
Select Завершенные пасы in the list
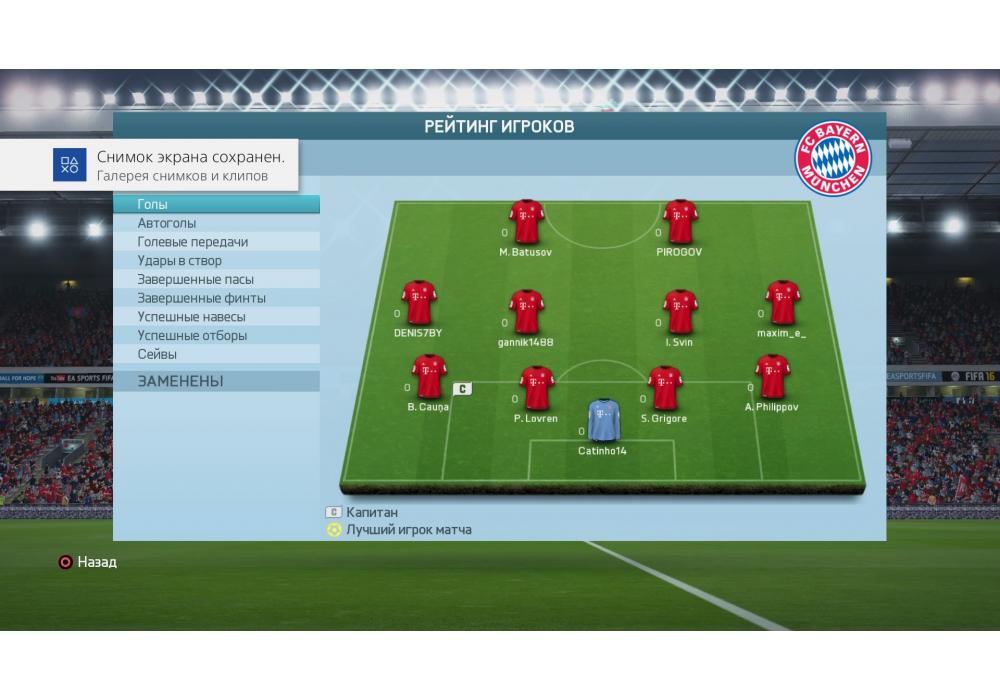tap(228, 280)
